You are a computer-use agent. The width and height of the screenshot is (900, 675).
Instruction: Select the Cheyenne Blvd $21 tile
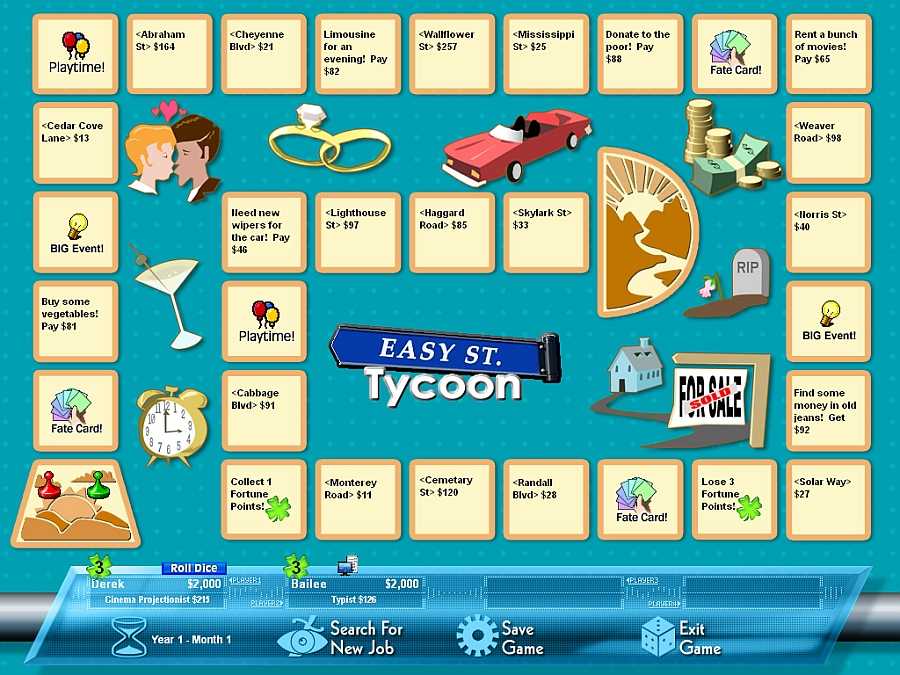click(x=264, y=54)
